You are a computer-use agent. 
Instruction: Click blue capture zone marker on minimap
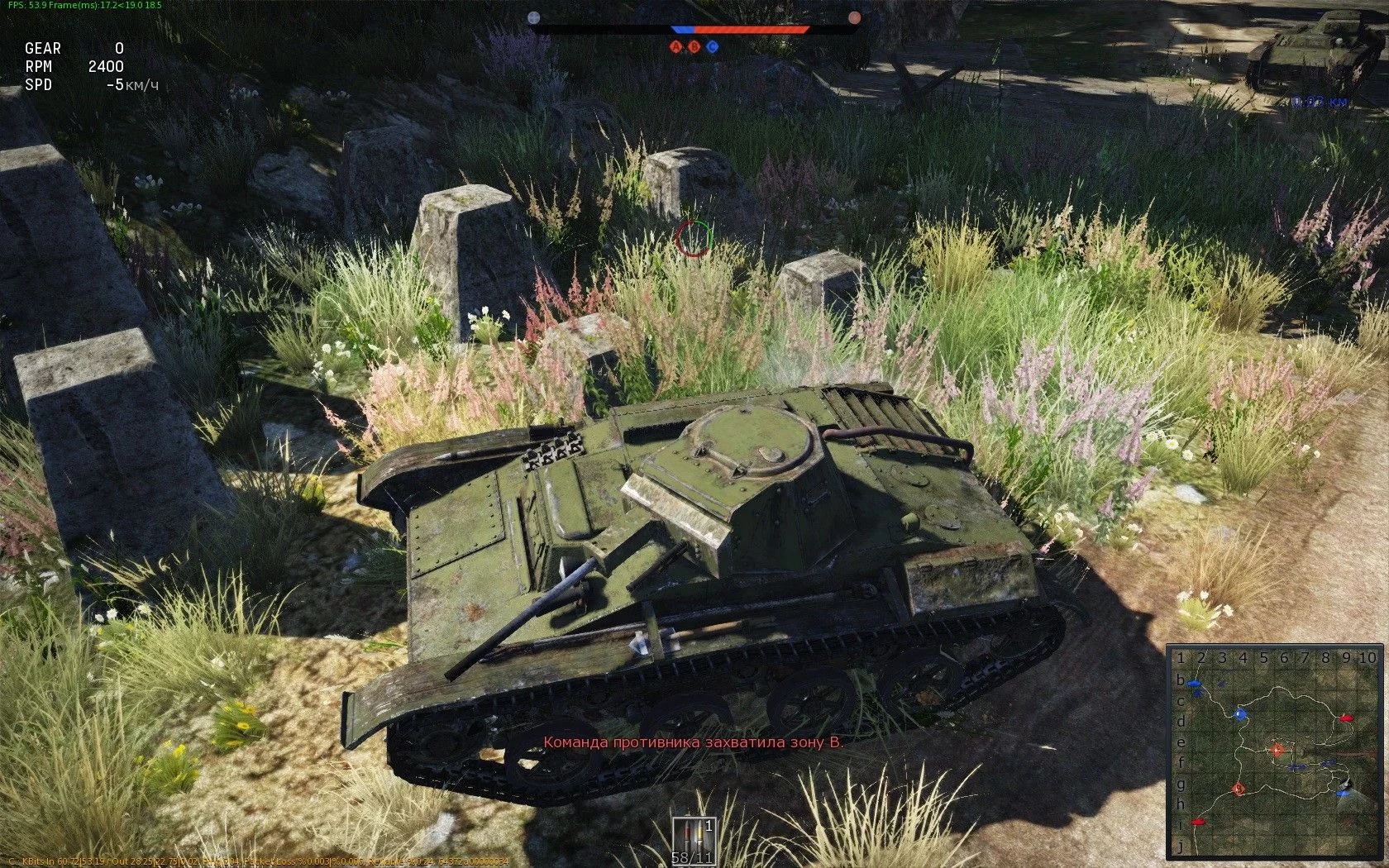pyautogui.click(x=1239, y=714)
